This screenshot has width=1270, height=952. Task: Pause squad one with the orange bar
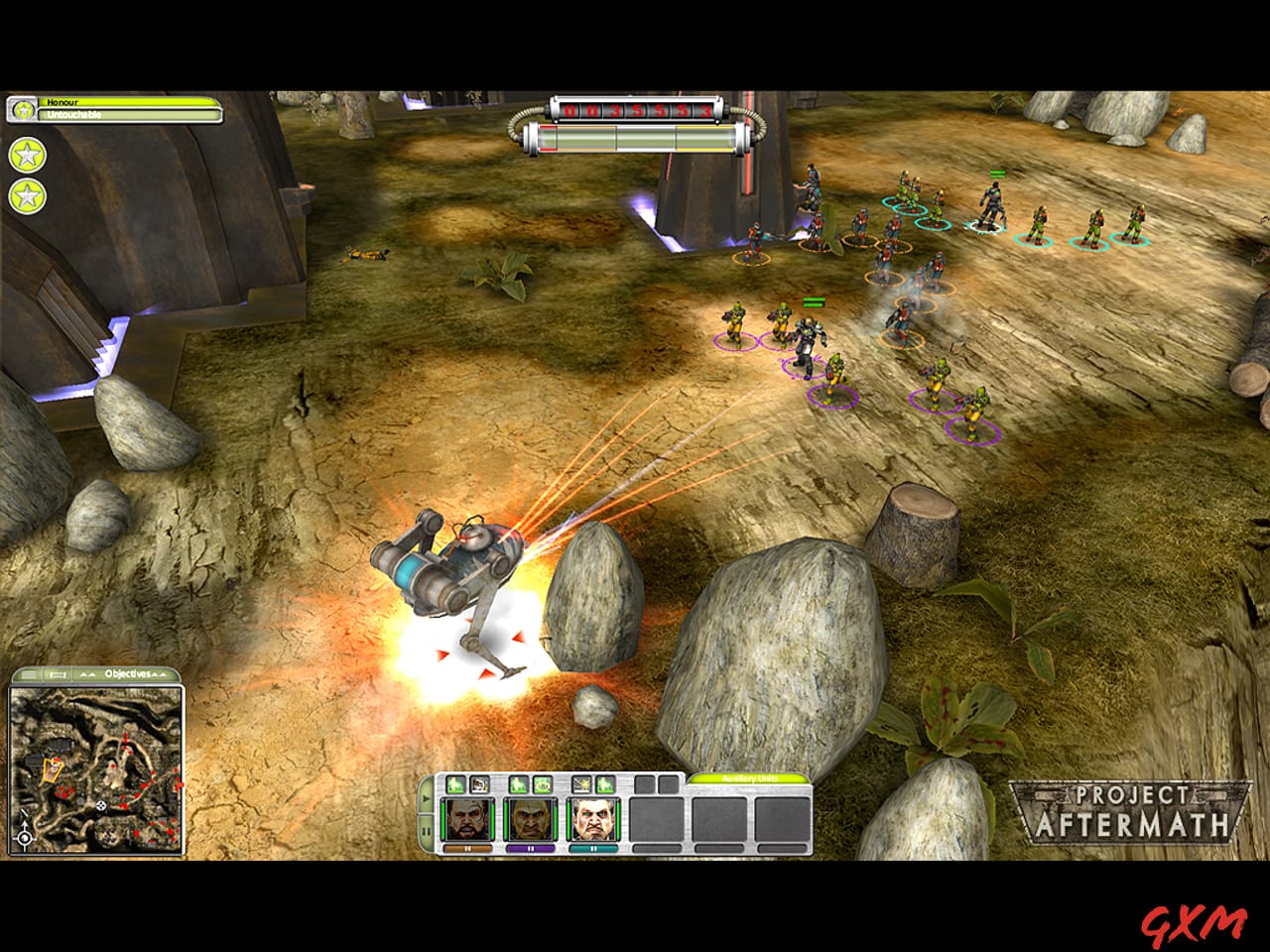[467, 848]
